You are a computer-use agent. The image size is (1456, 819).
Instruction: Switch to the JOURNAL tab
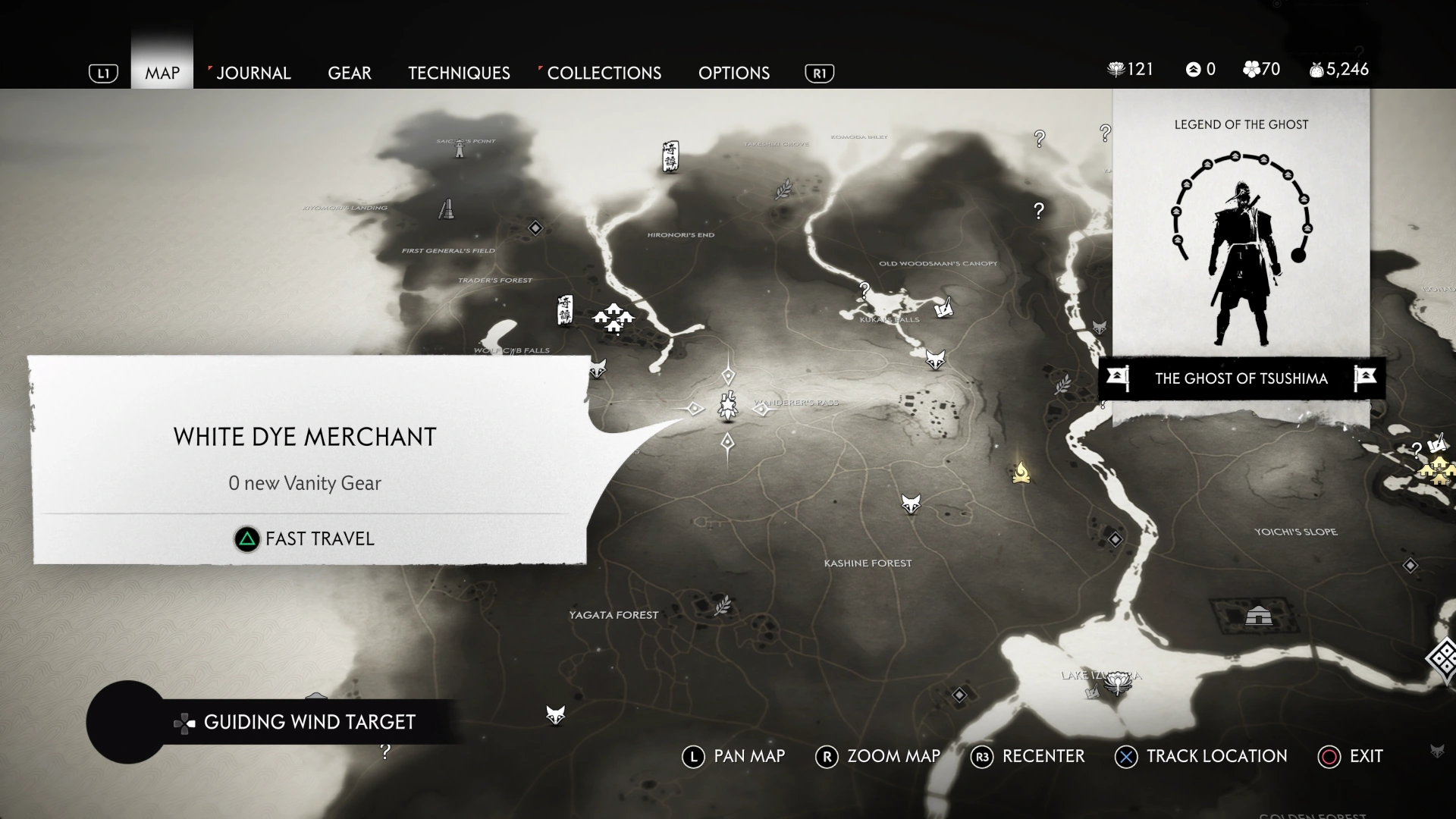[253, 73]
